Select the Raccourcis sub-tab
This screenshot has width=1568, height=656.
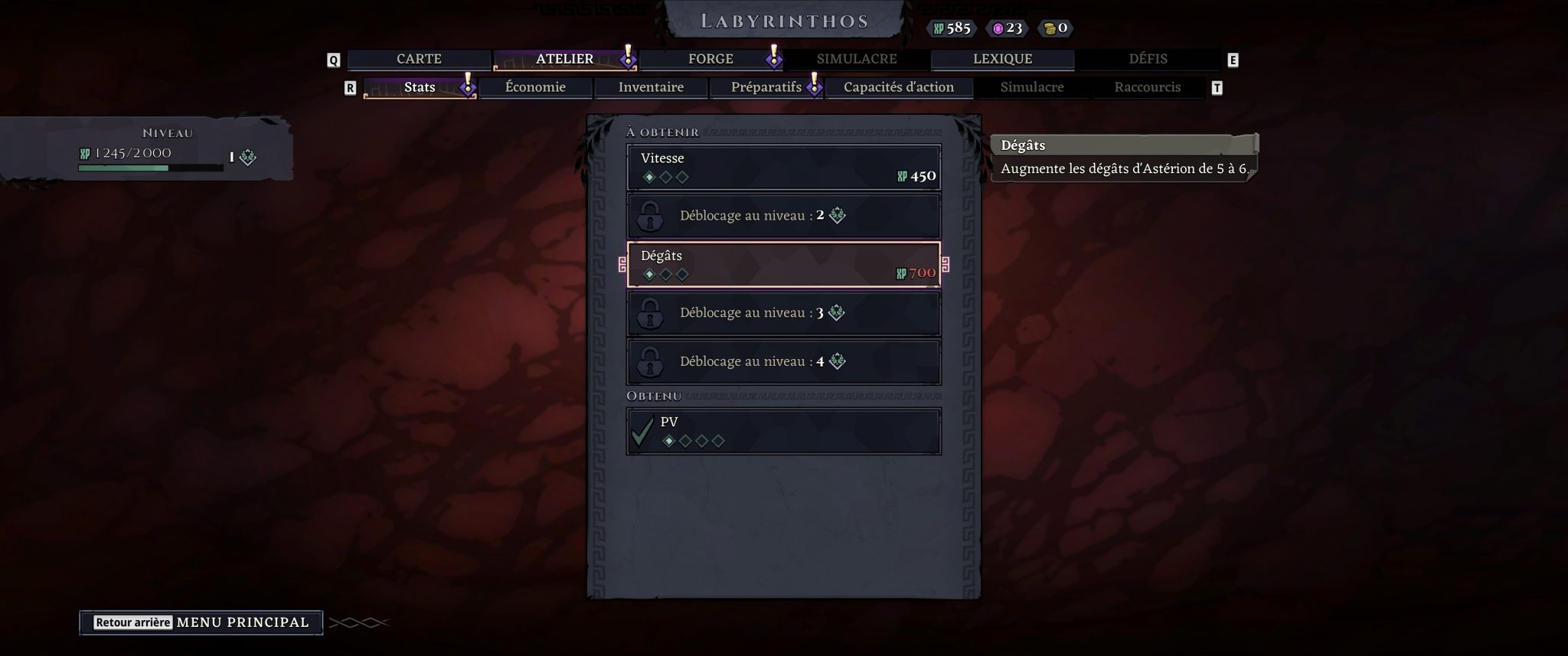pyautogui.click(x=1147, y=87)
